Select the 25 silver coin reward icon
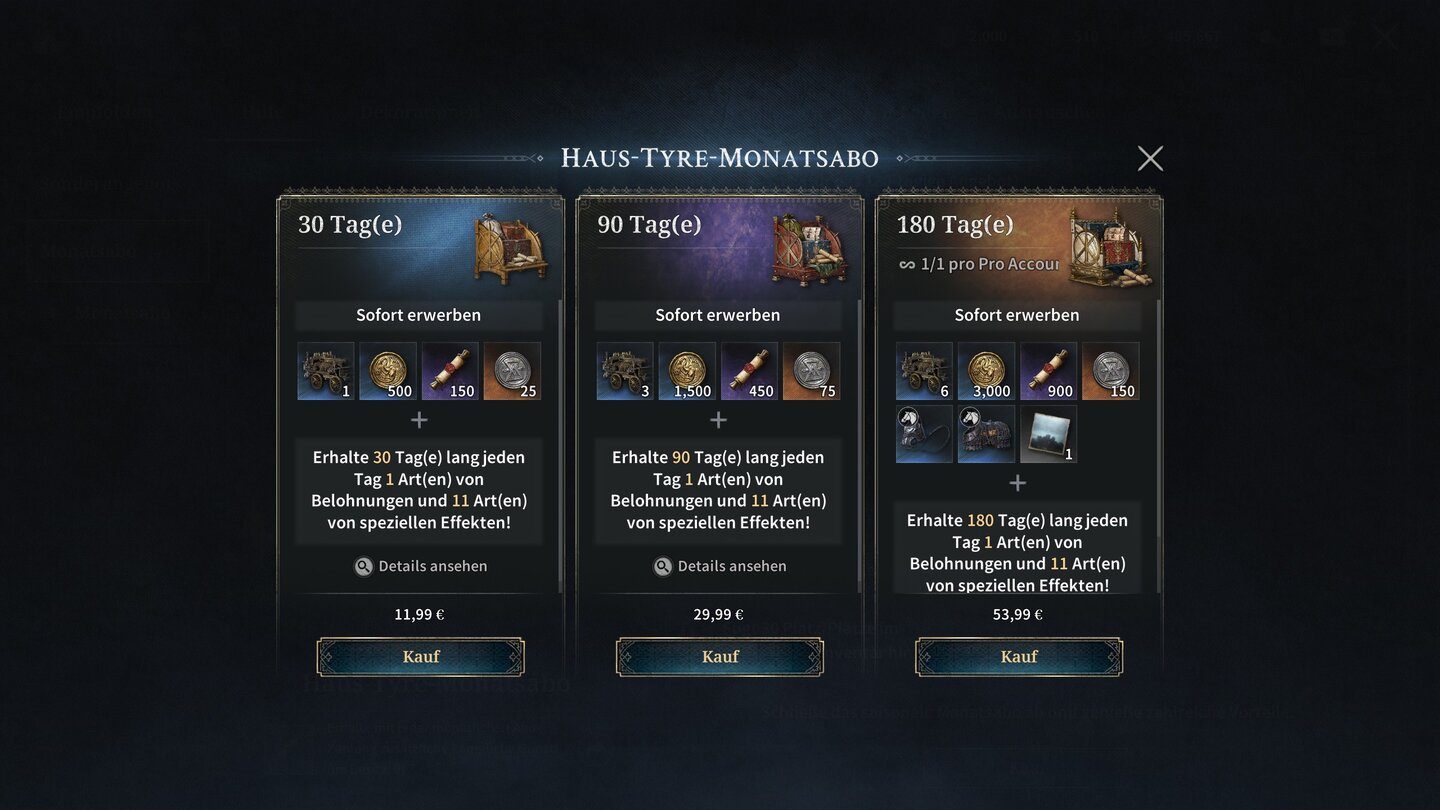The height and width of the screenshot is (810, 1440). (x=512, y=371)
